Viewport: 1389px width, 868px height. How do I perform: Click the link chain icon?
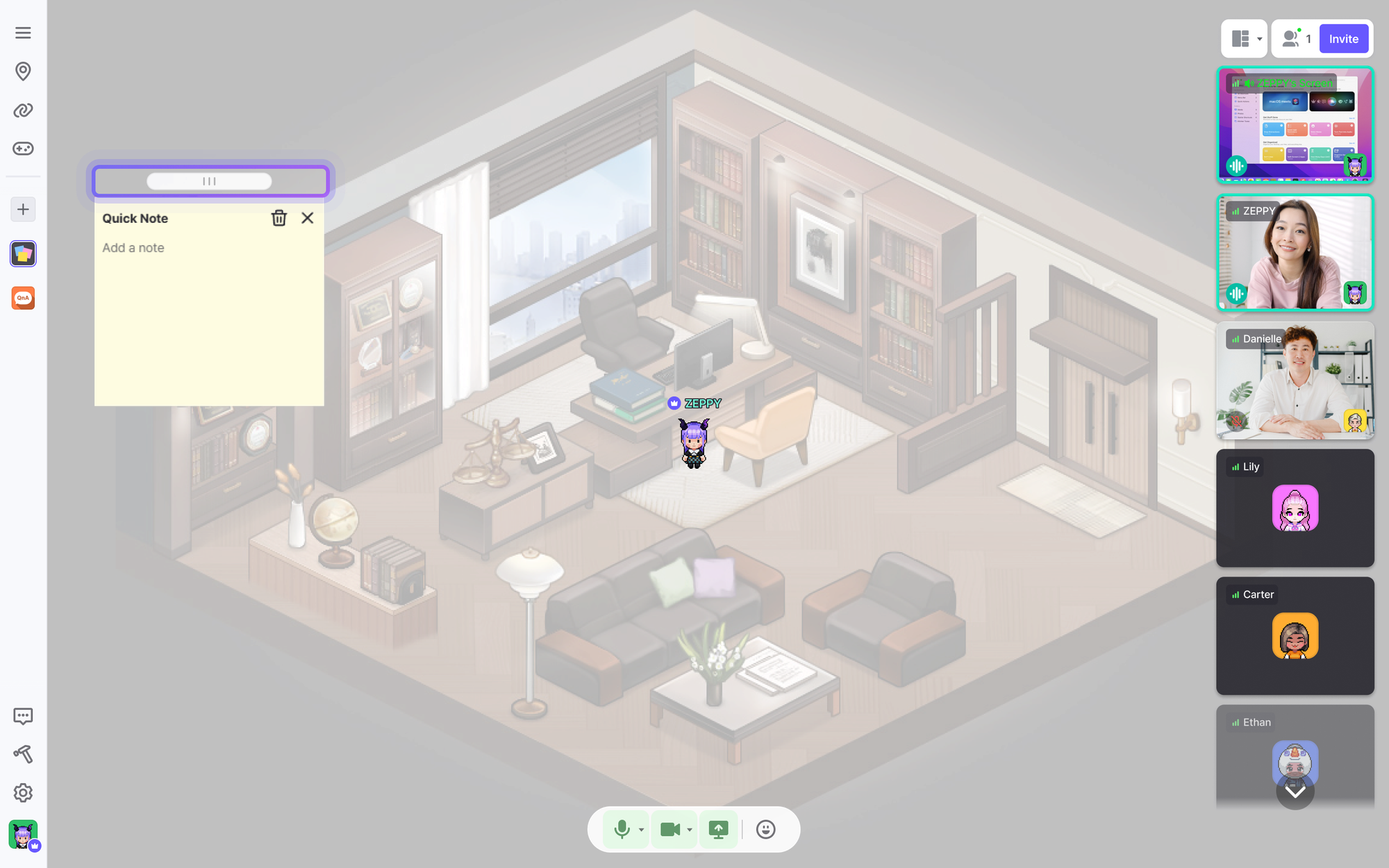pyautogui.click(x=23, y=110)
